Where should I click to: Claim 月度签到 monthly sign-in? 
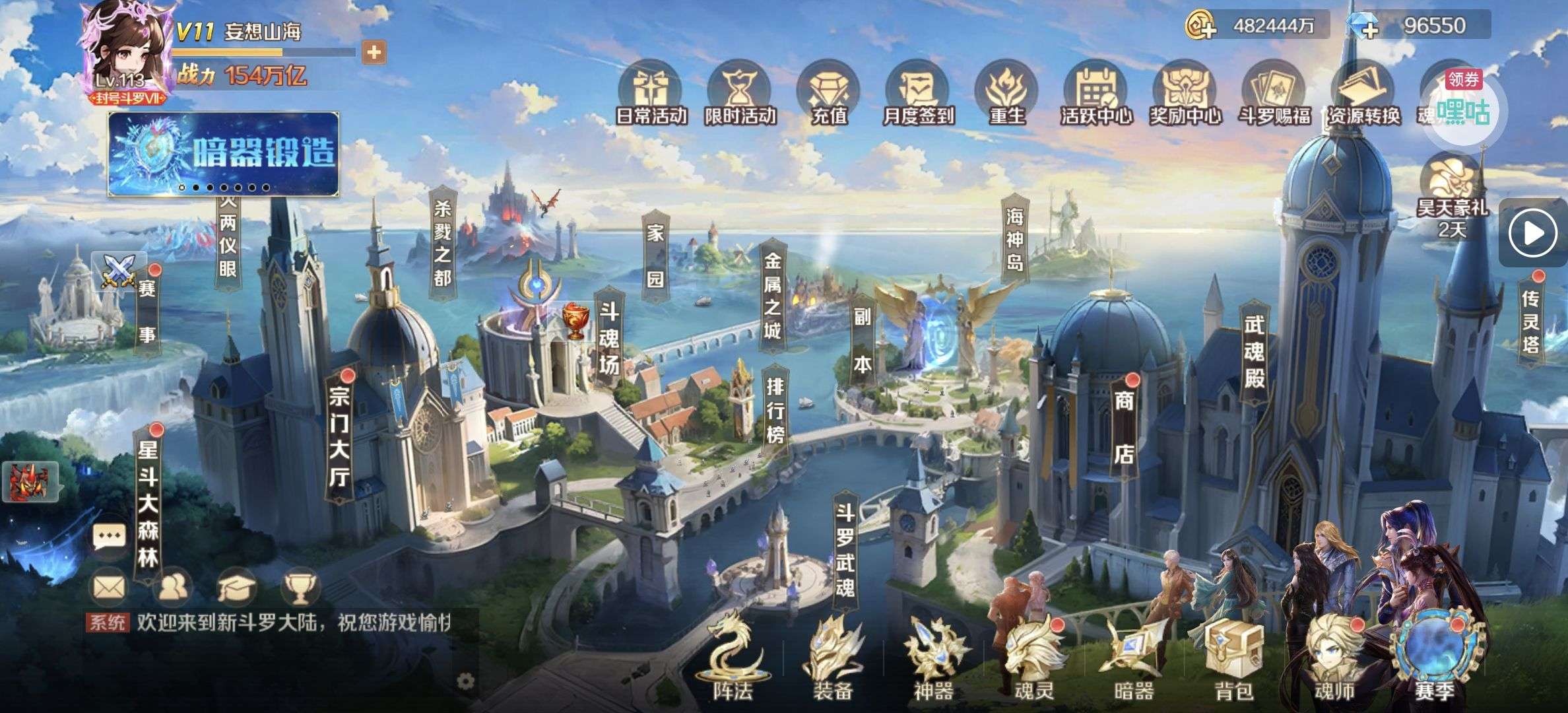click(918, 94)
